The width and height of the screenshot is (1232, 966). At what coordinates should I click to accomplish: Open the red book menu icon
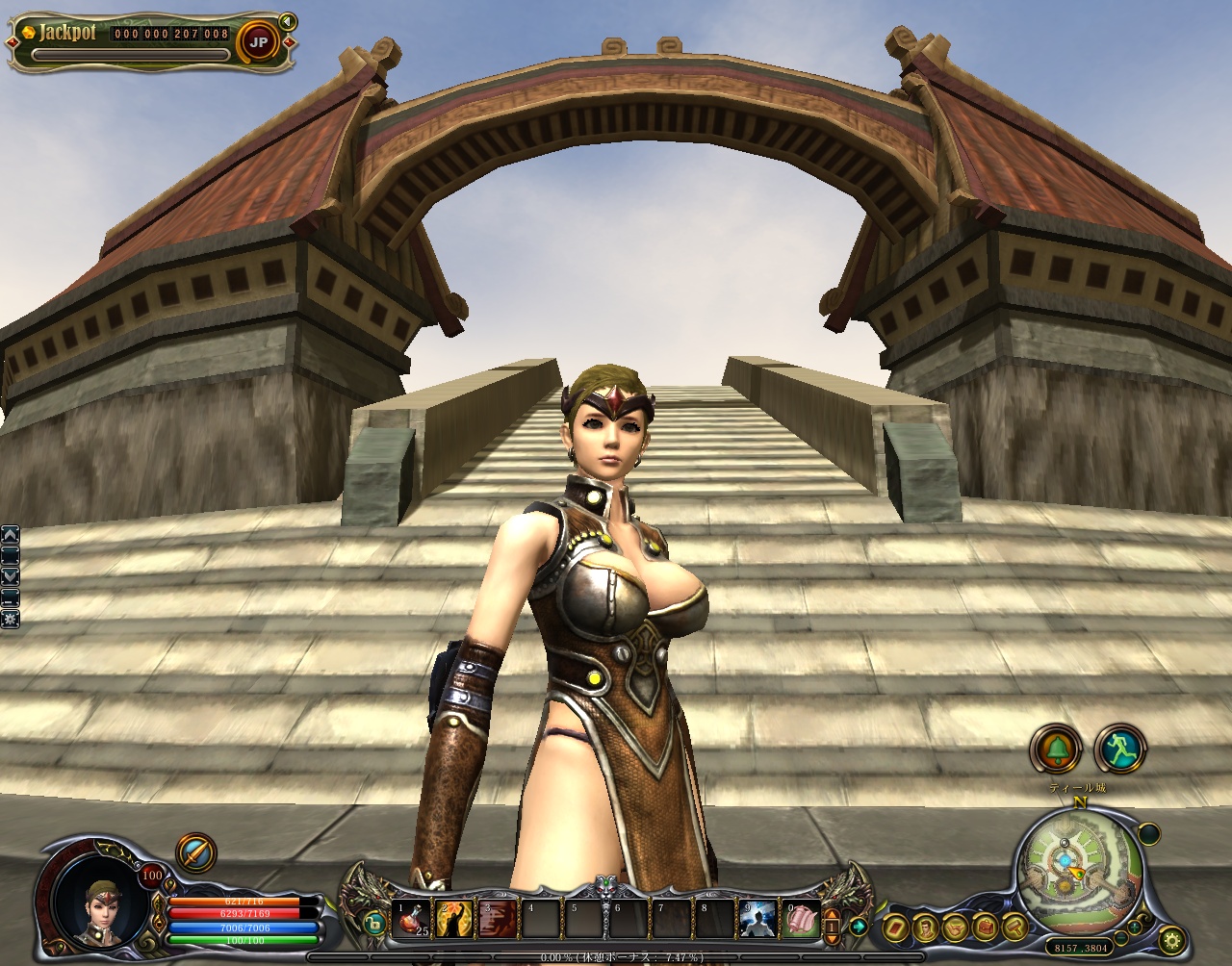coord(896,928)
